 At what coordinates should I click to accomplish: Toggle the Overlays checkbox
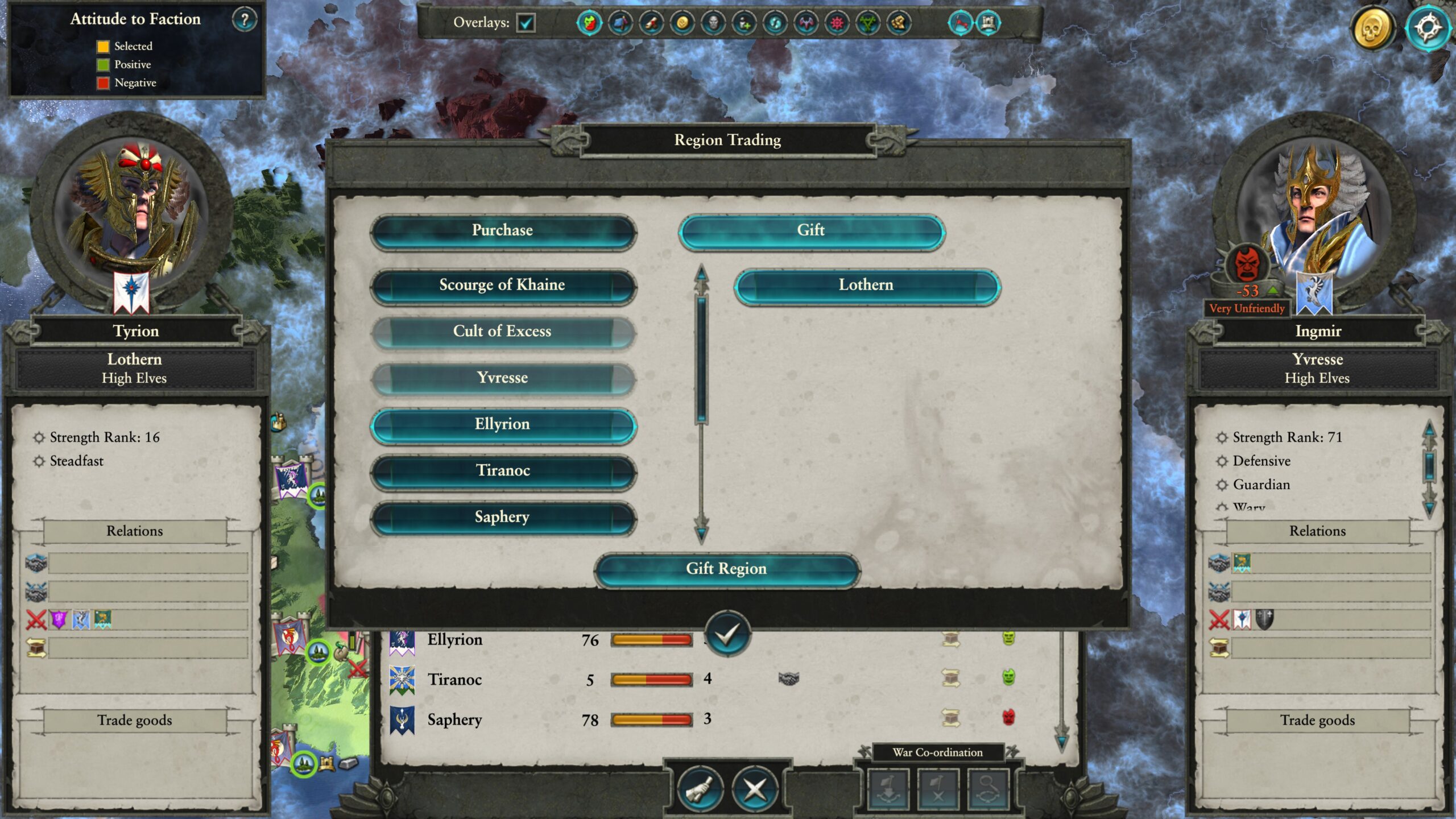click(x=526, y=23)
